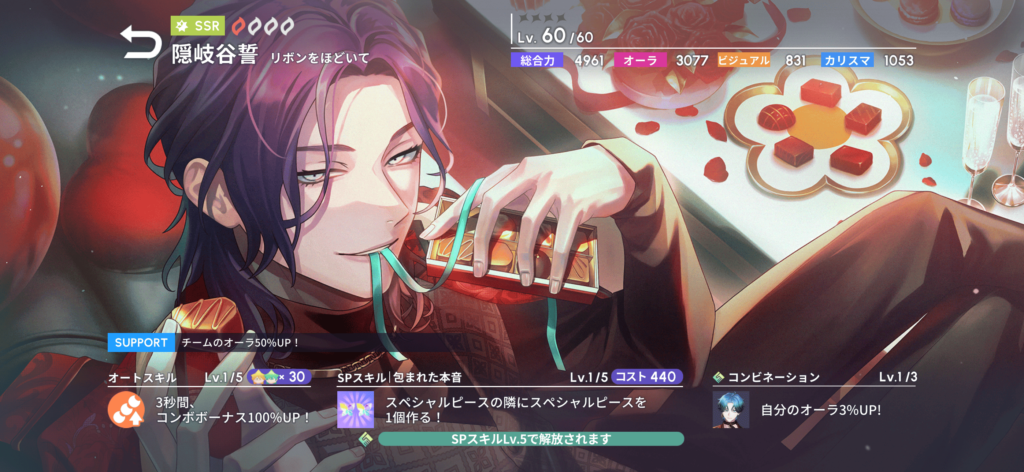Open the blue-haired combination character portrait
Viewport: 1024px width, 472px height.
[731, 409]
